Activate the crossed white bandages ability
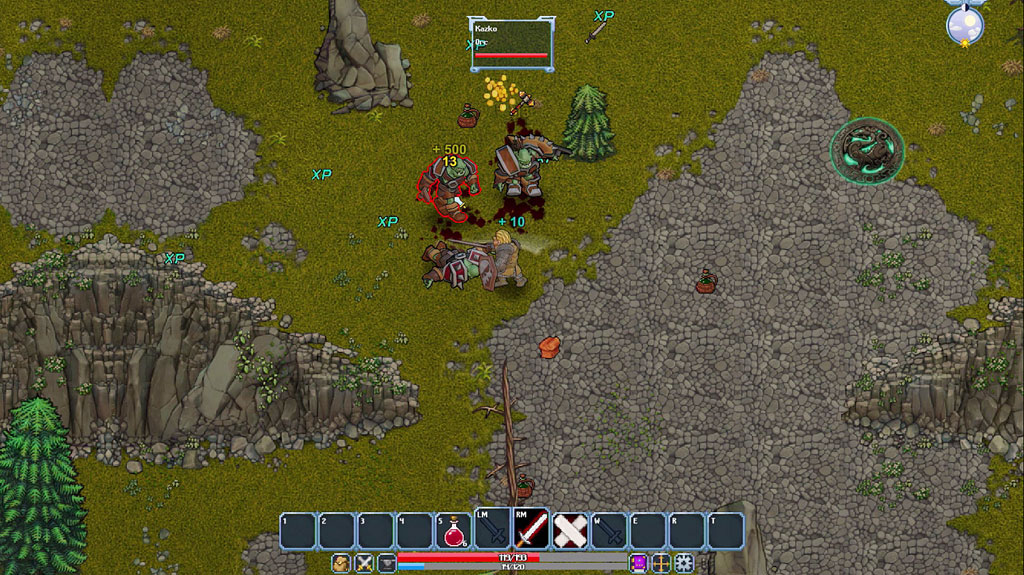This screenshot has height=575, width=1024. [x=571, y=530]
